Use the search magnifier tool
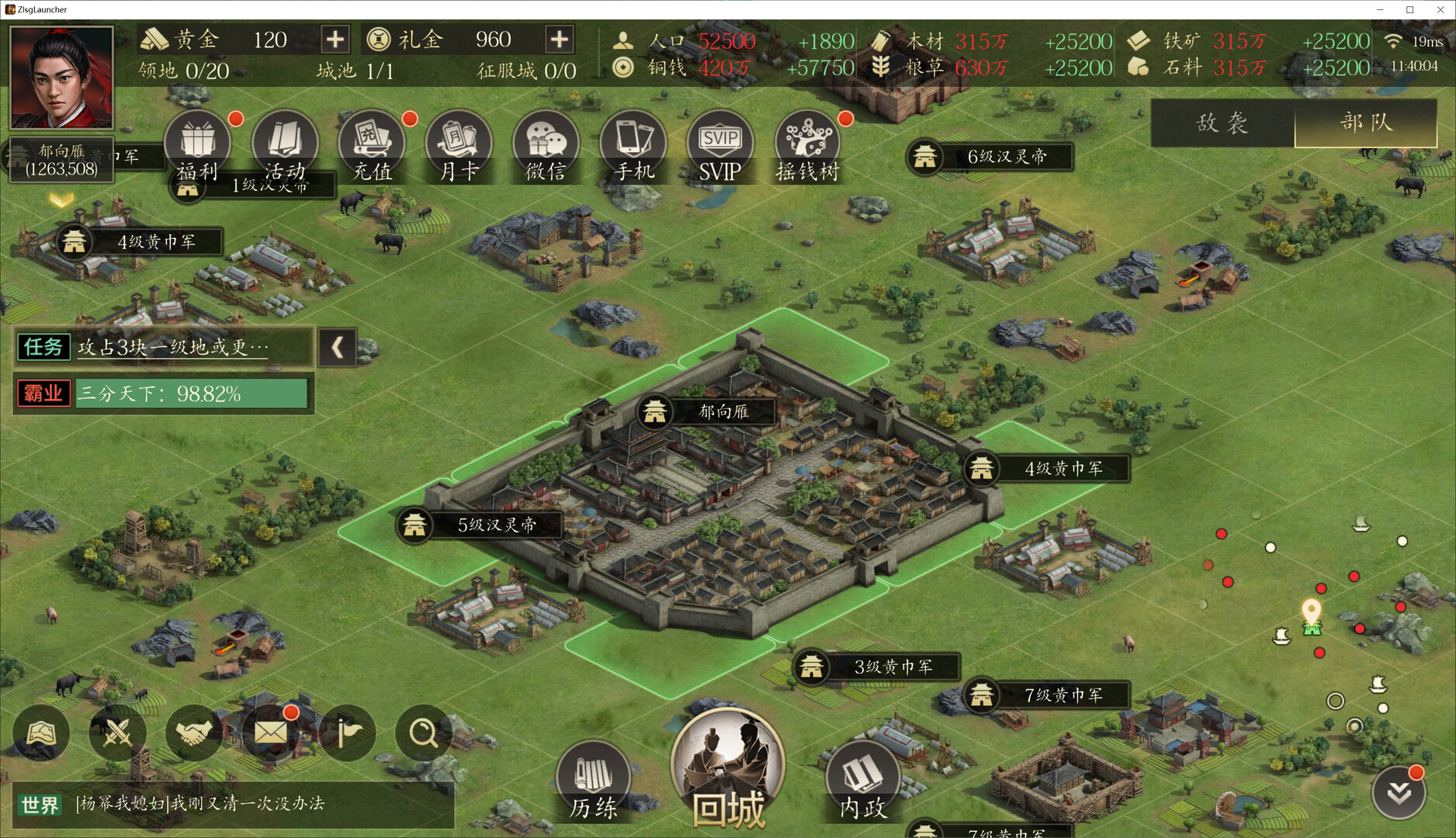The height and width of the screenshot is (838, 1456). coord(422,732)
